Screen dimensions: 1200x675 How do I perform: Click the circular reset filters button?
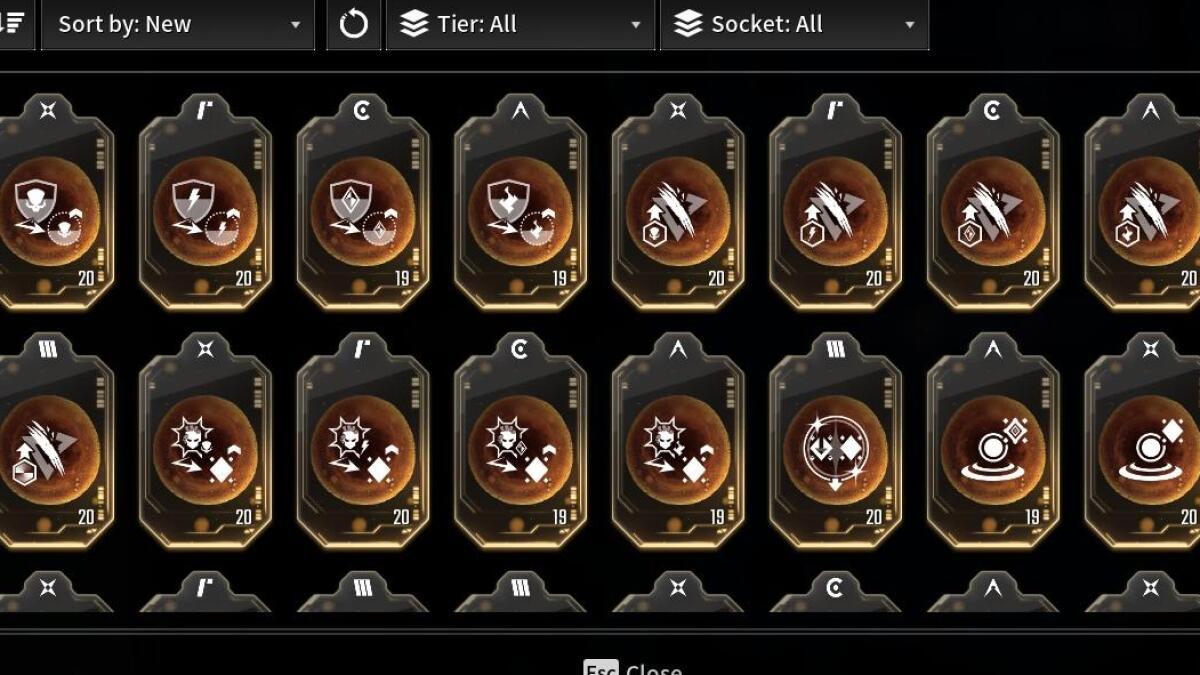pyautogui.click(x=354, y=25)
